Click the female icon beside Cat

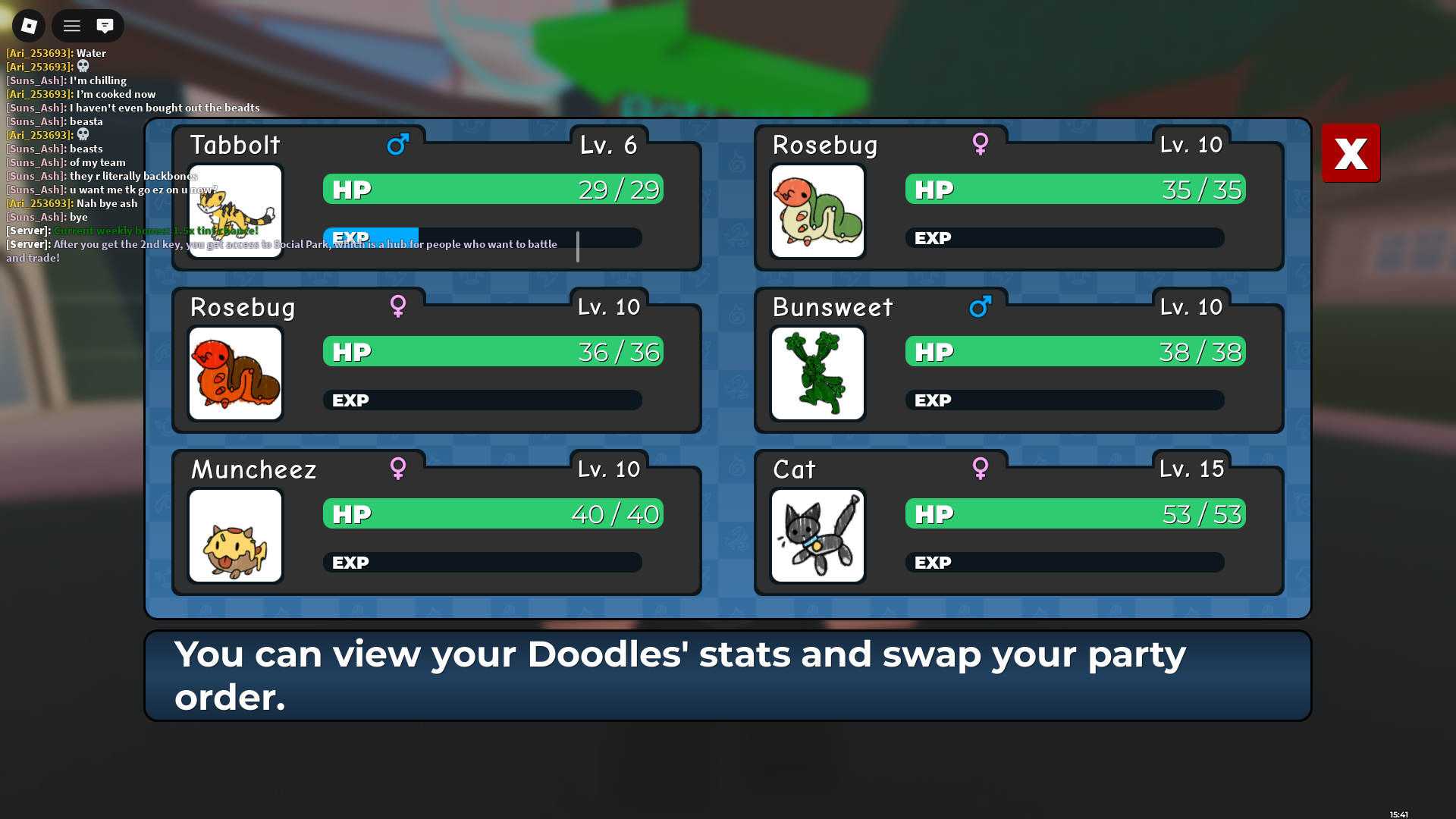pyautogui.click(x=981, y=469)
